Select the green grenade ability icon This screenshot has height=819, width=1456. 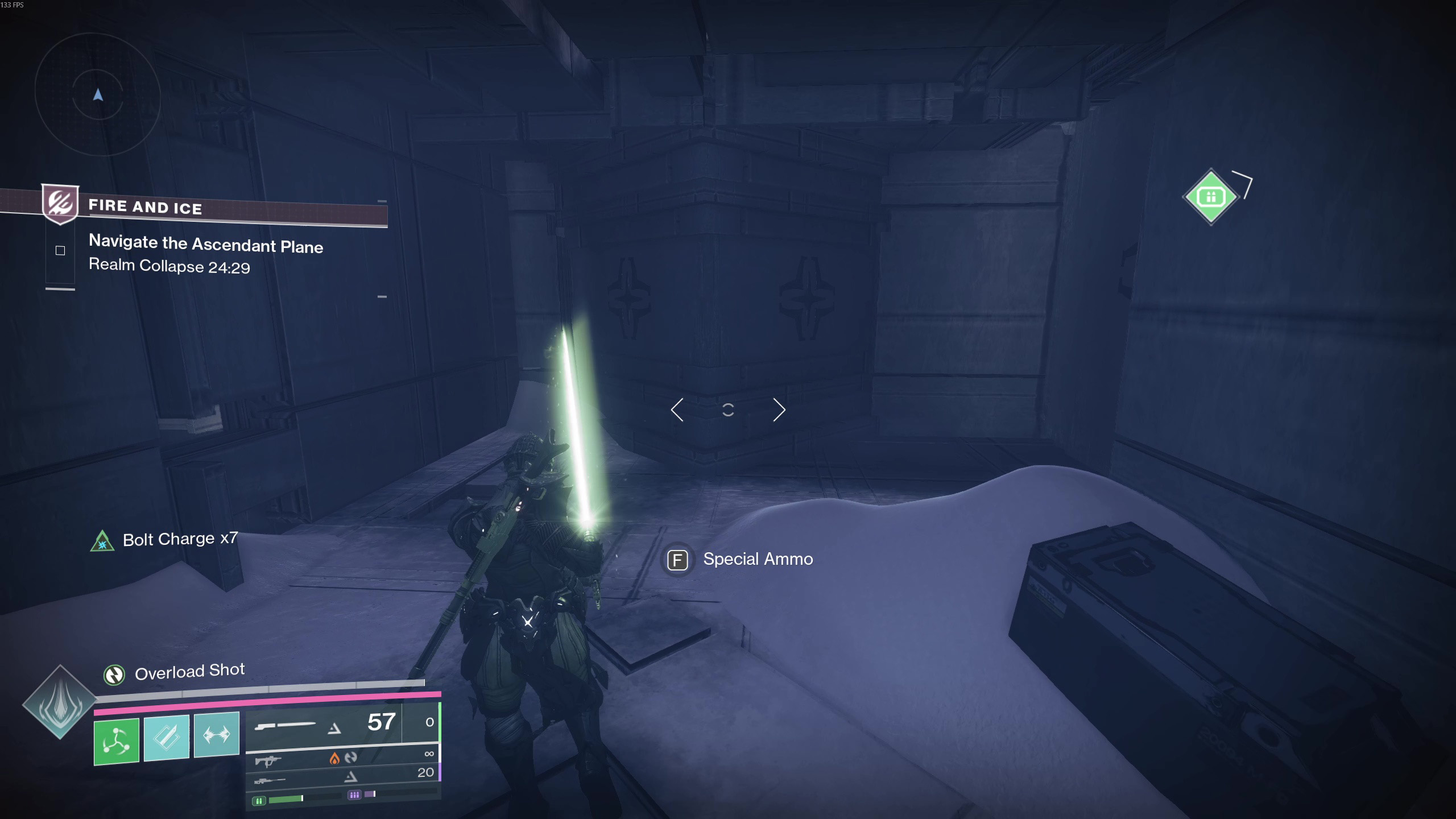pyautogui.click(x=117, y=741)
